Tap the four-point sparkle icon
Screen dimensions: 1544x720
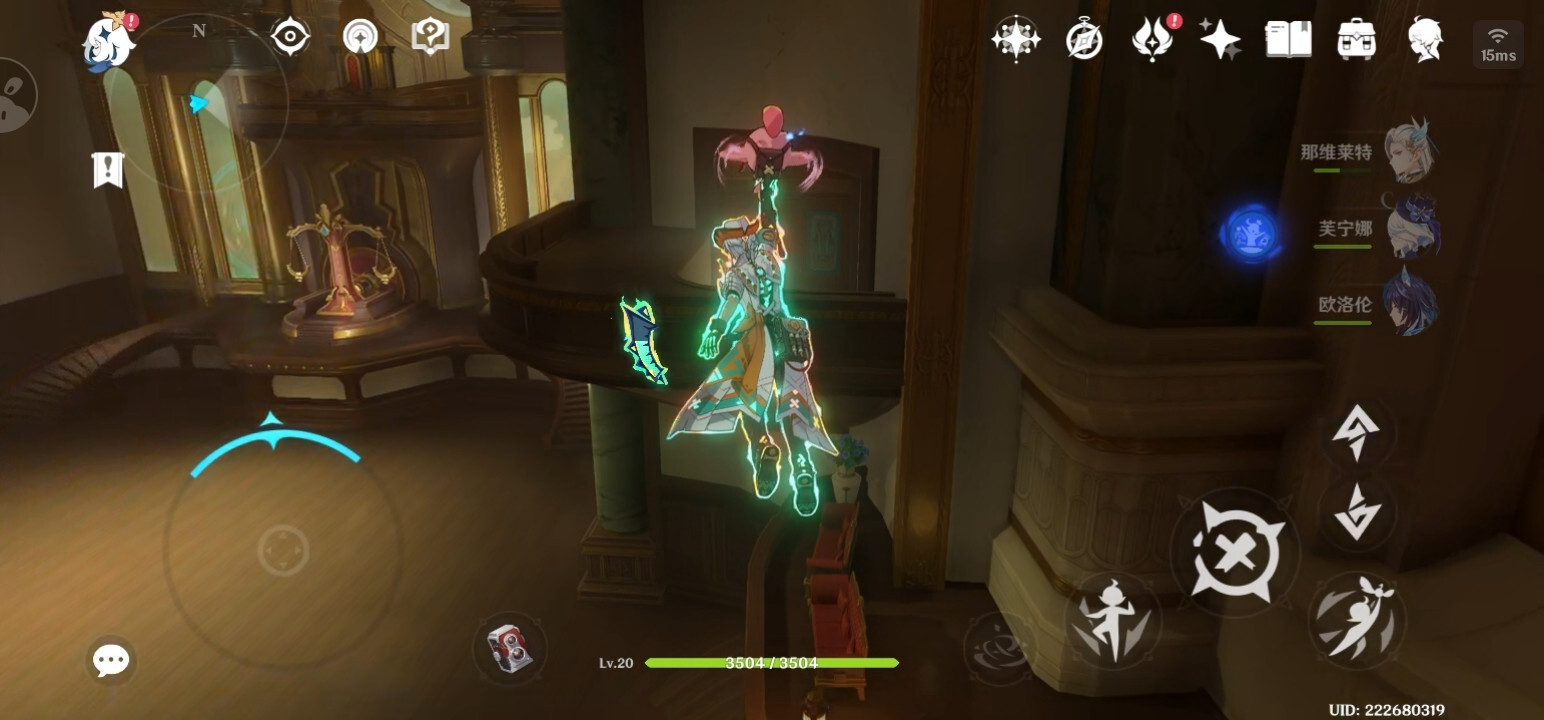tap(1220, 40)
